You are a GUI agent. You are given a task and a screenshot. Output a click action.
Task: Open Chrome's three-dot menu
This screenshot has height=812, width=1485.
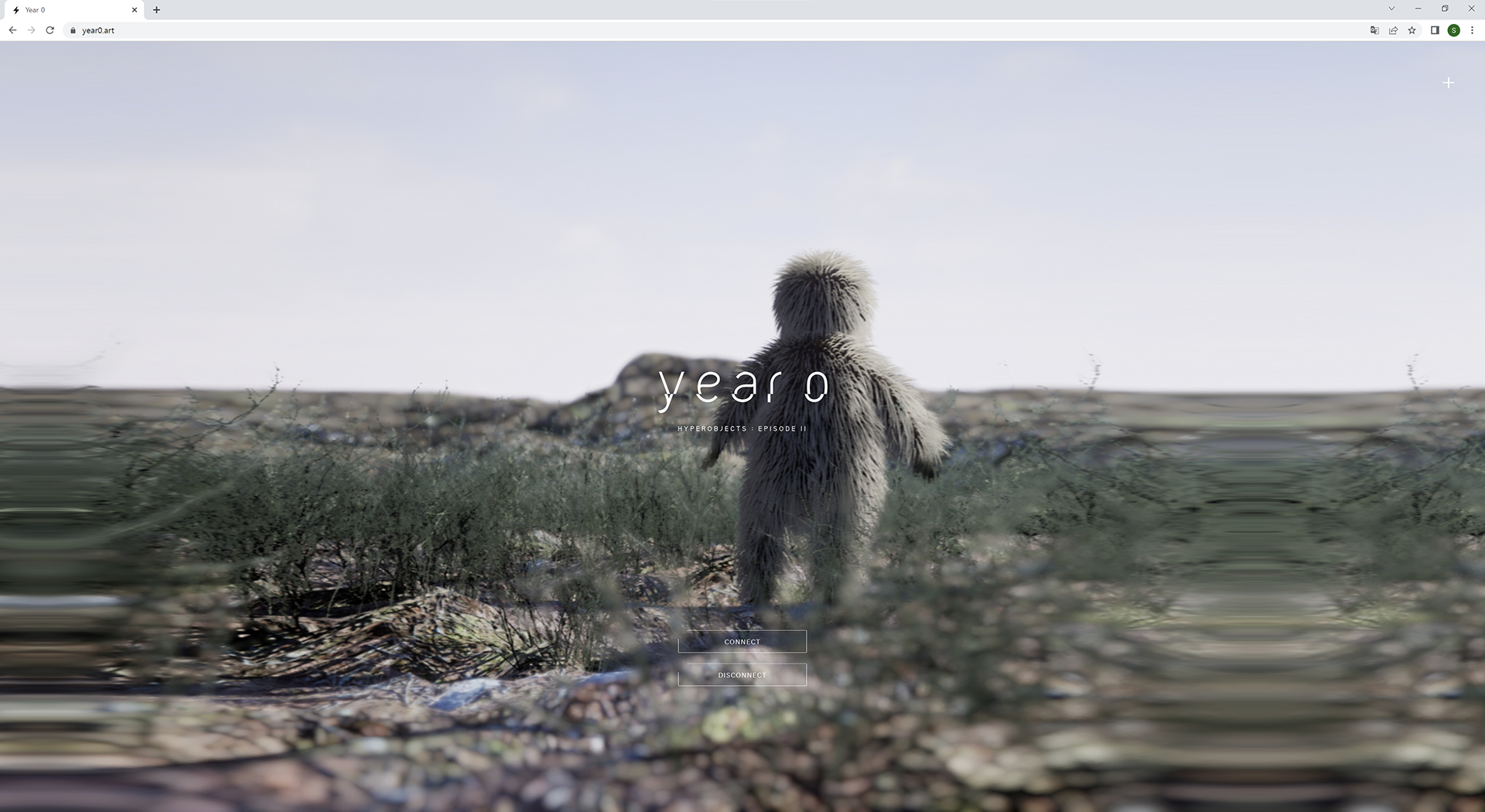(x=1473, y=30)
